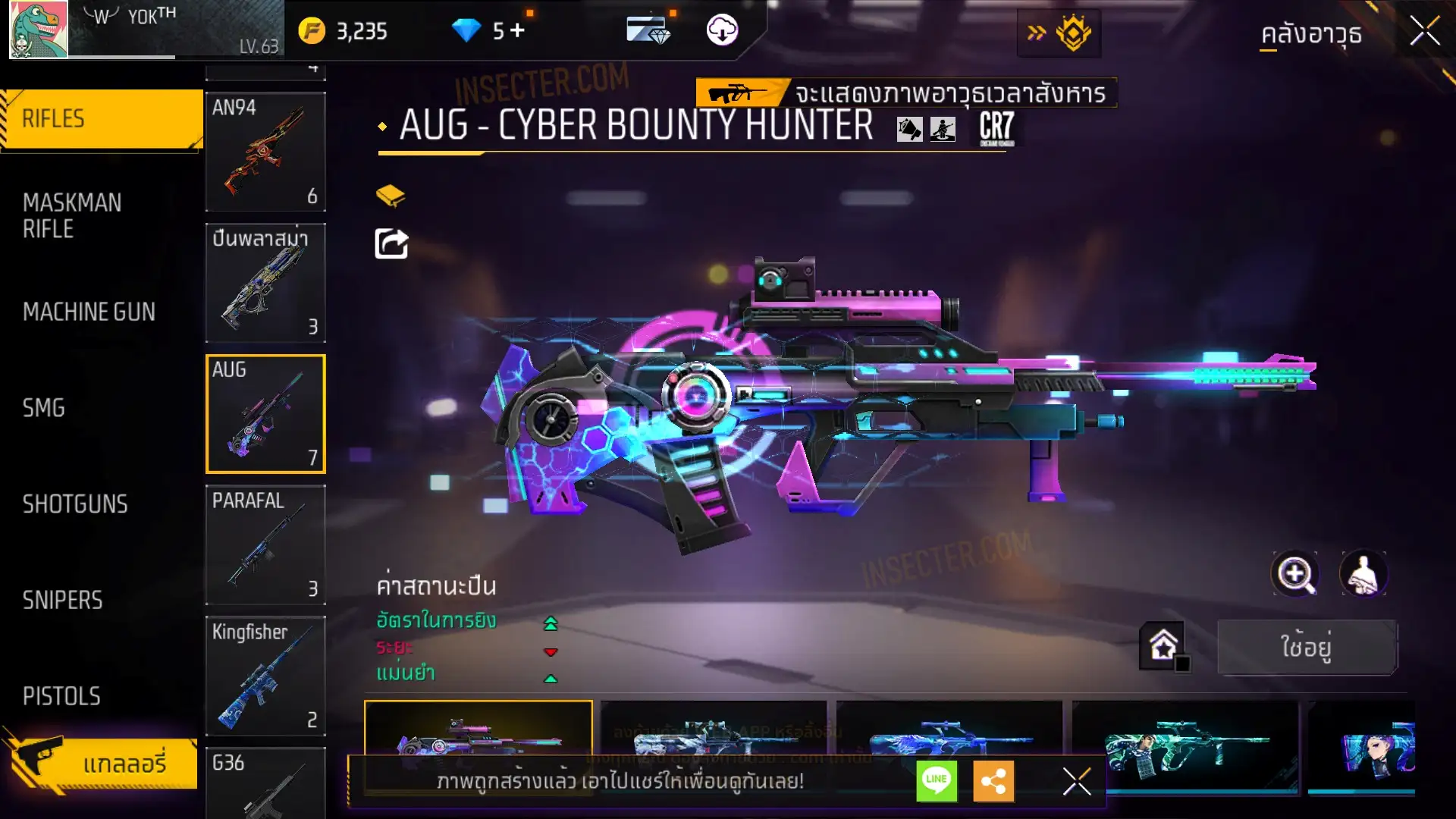The height and width of the screenshot is (819, 1456).
Task: Switch to the SMG category
Action: pos(44,408)
